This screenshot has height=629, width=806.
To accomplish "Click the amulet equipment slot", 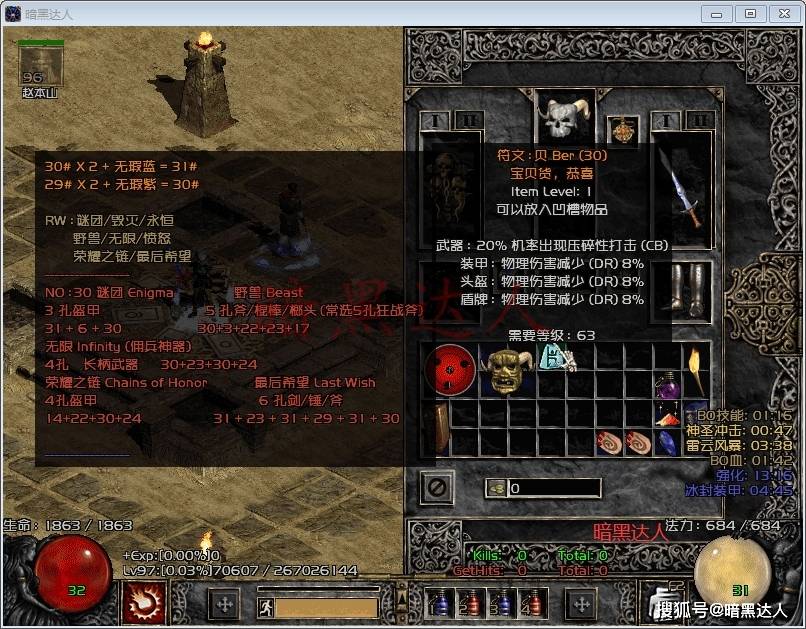I will coord(623,130).
